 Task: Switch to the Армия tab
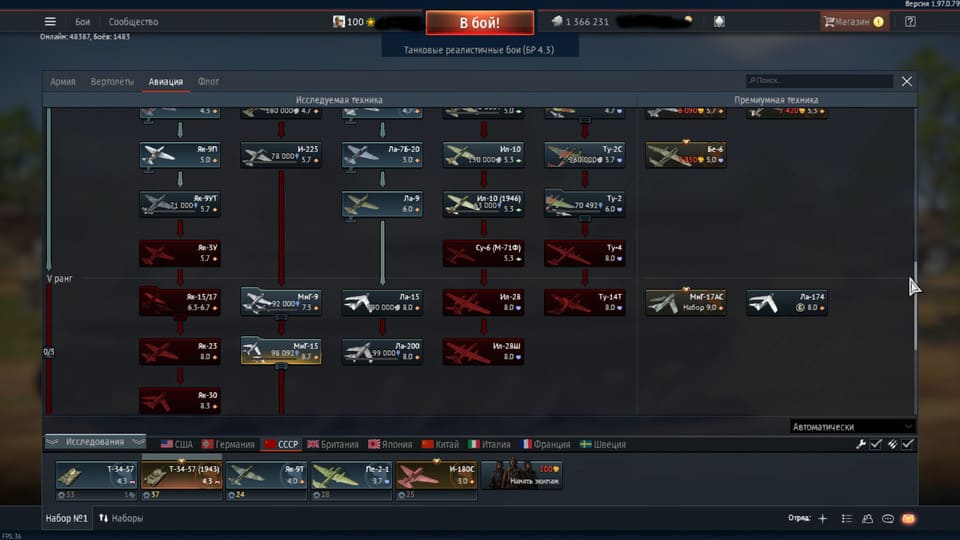[63, 82]
